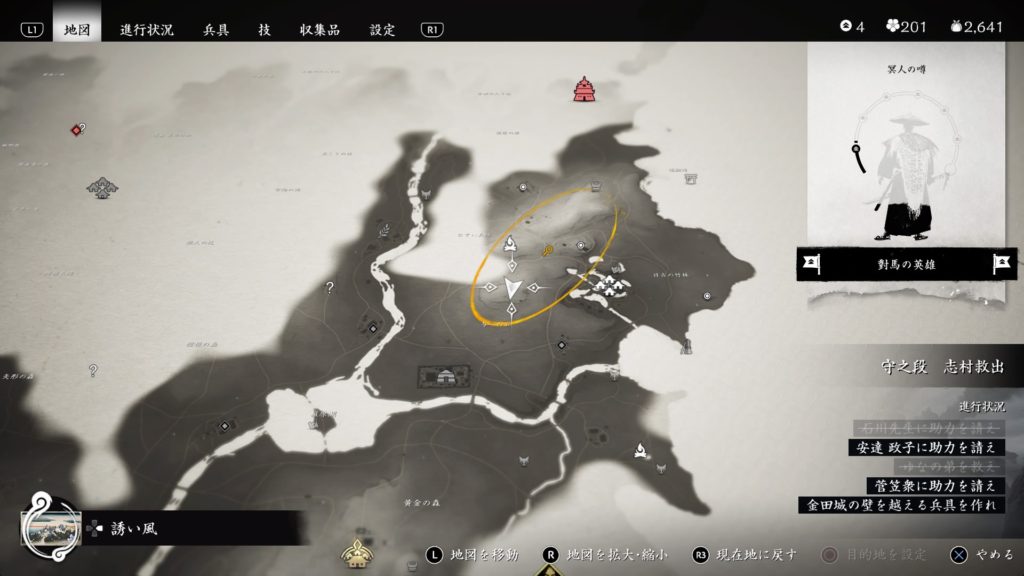Choose the 技 techniques tab

264,29
